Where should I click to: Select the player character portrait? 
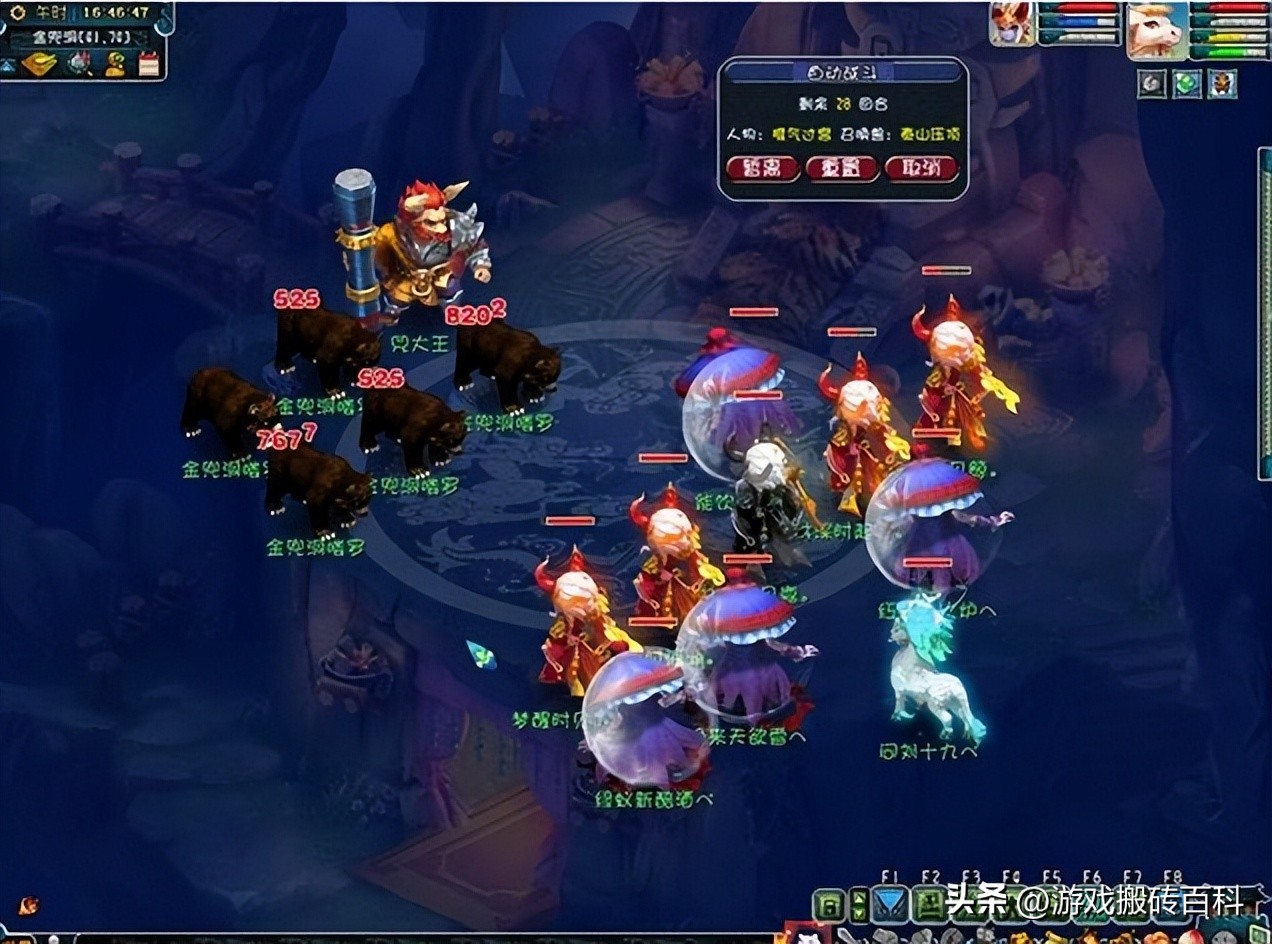[x=1011, y=24]
